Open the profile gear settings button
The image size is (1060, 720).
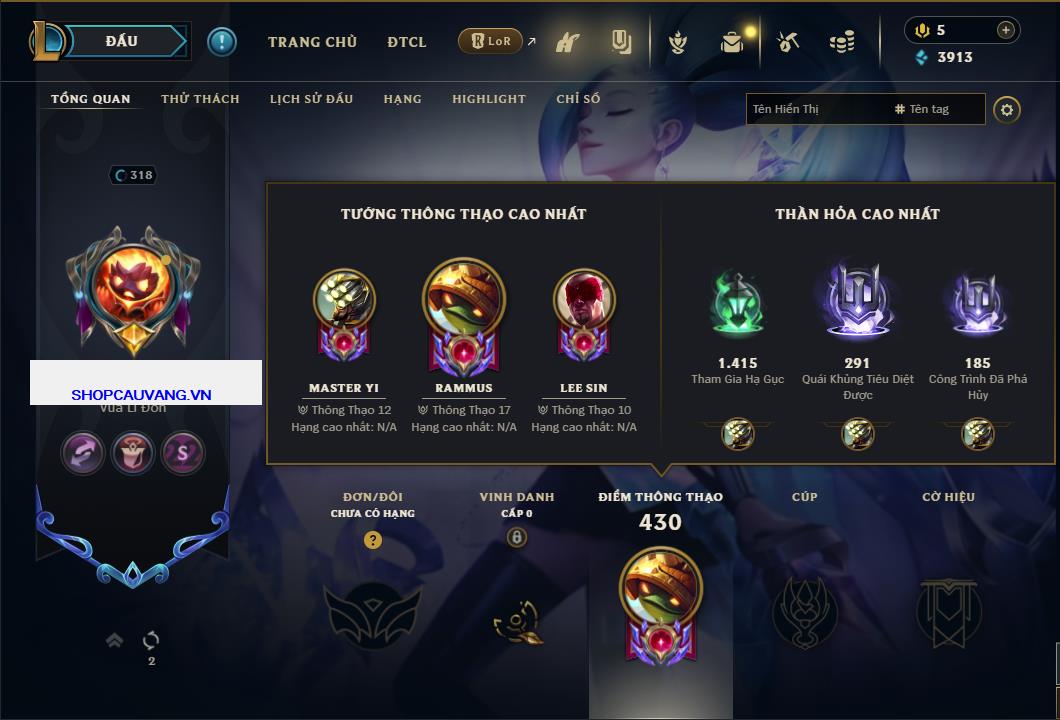tap(1007, 109)
